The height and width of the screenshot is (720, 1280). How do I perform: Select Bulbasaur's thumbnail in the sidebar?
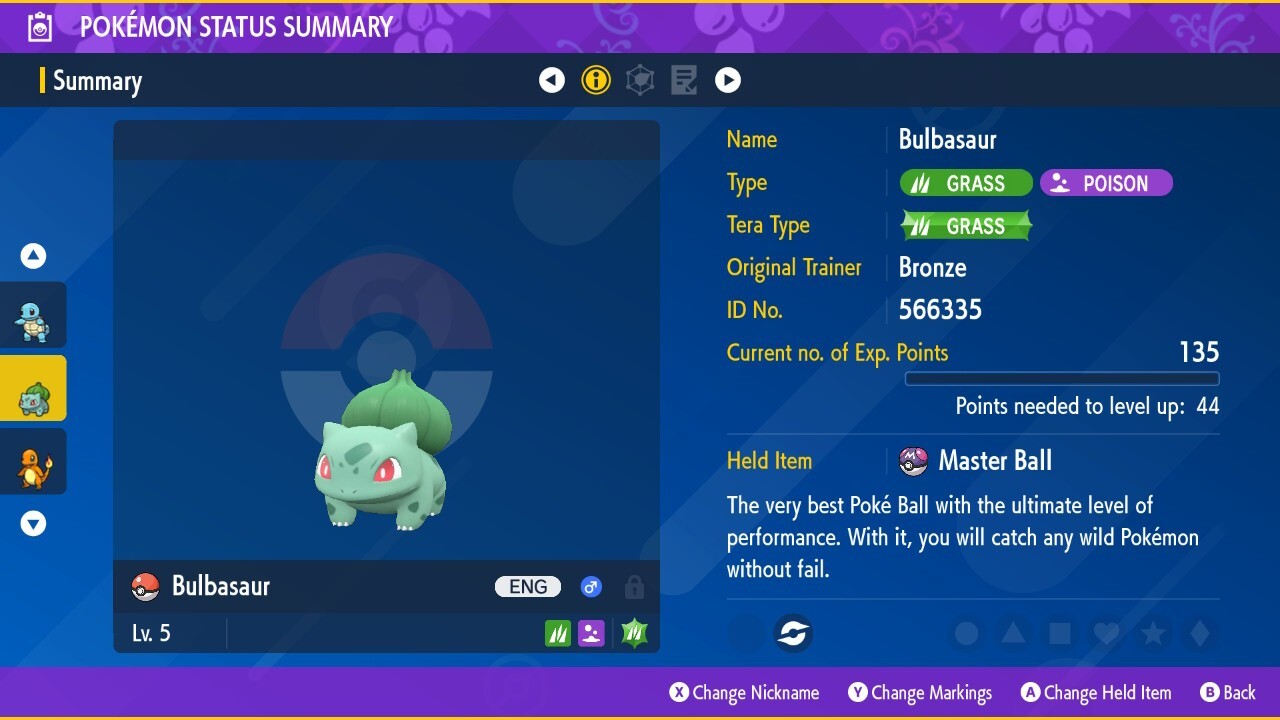point(33,388)
